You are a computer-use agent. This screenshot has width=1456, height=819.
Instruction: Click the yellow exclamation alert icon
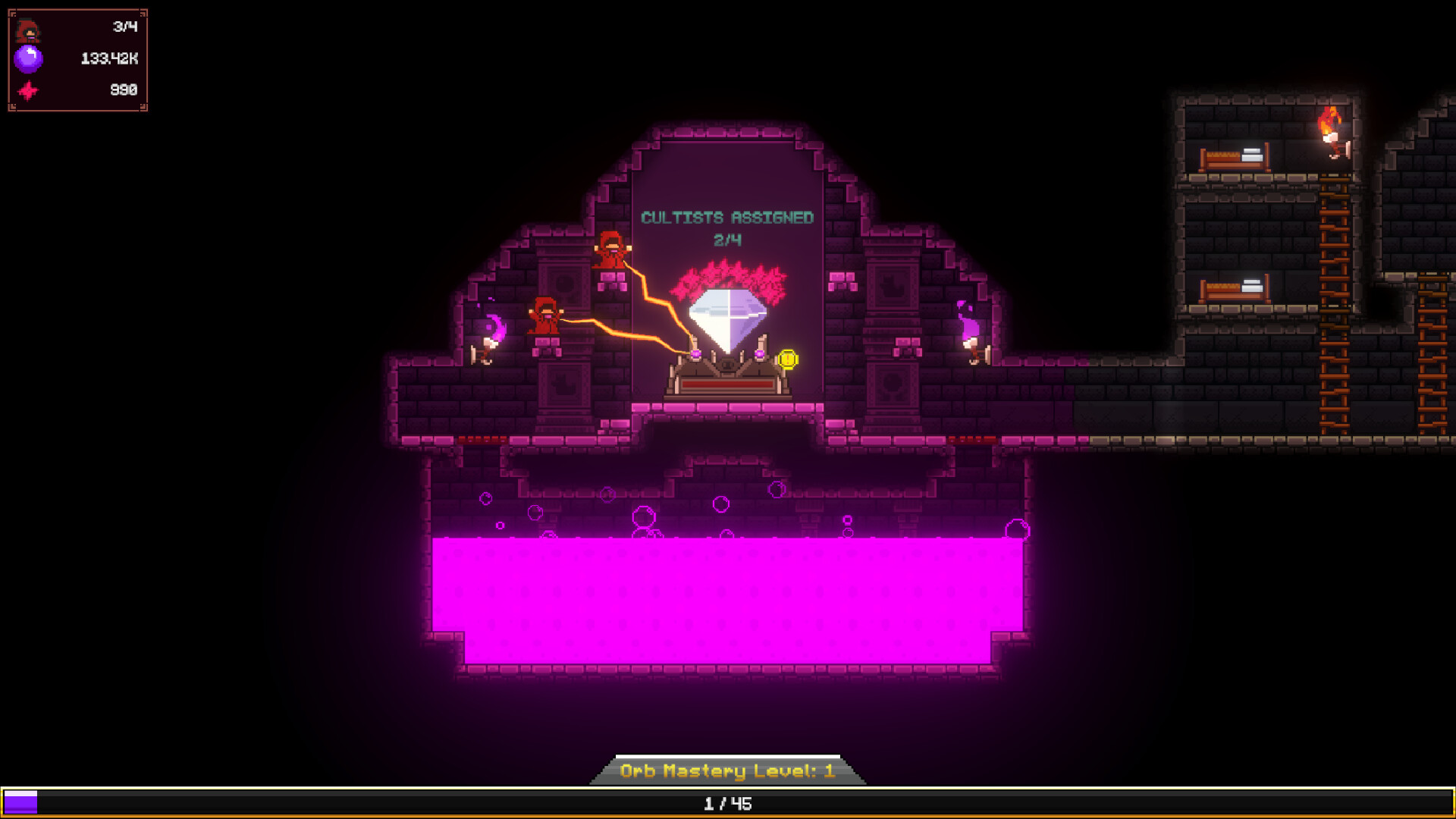(788, 359)
